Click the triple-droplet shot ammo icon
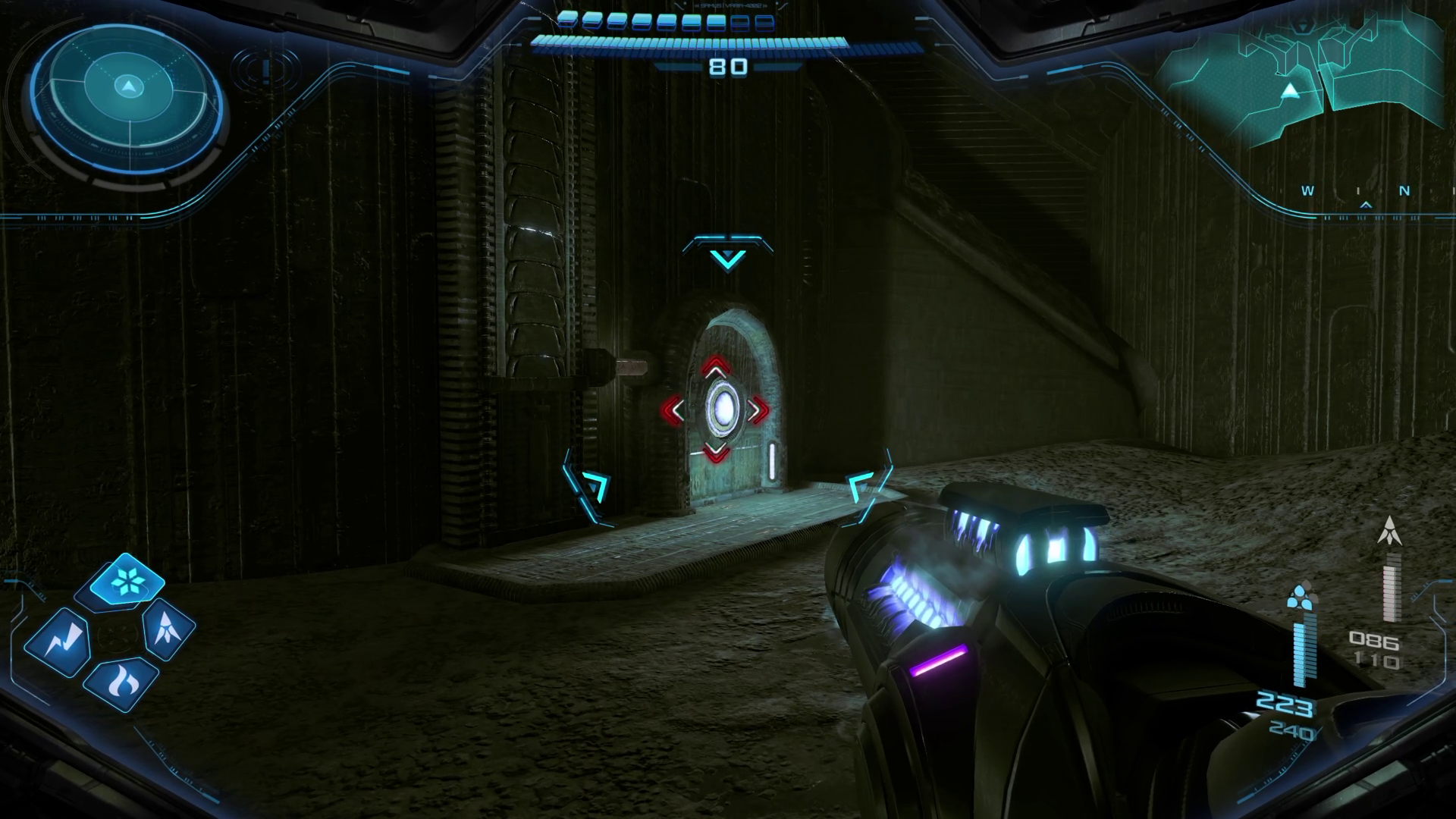 [x=1301, y=596]
